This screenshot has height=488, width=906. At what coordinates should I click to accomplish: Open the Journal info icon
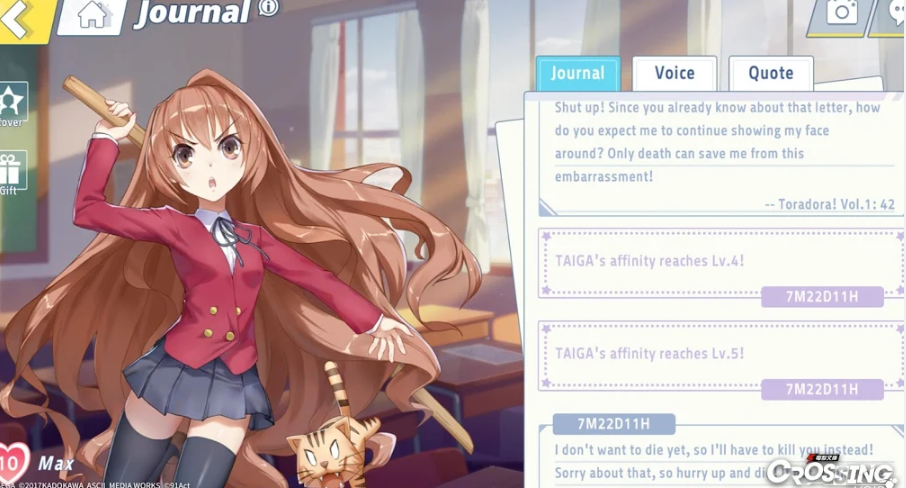(268, 8)
